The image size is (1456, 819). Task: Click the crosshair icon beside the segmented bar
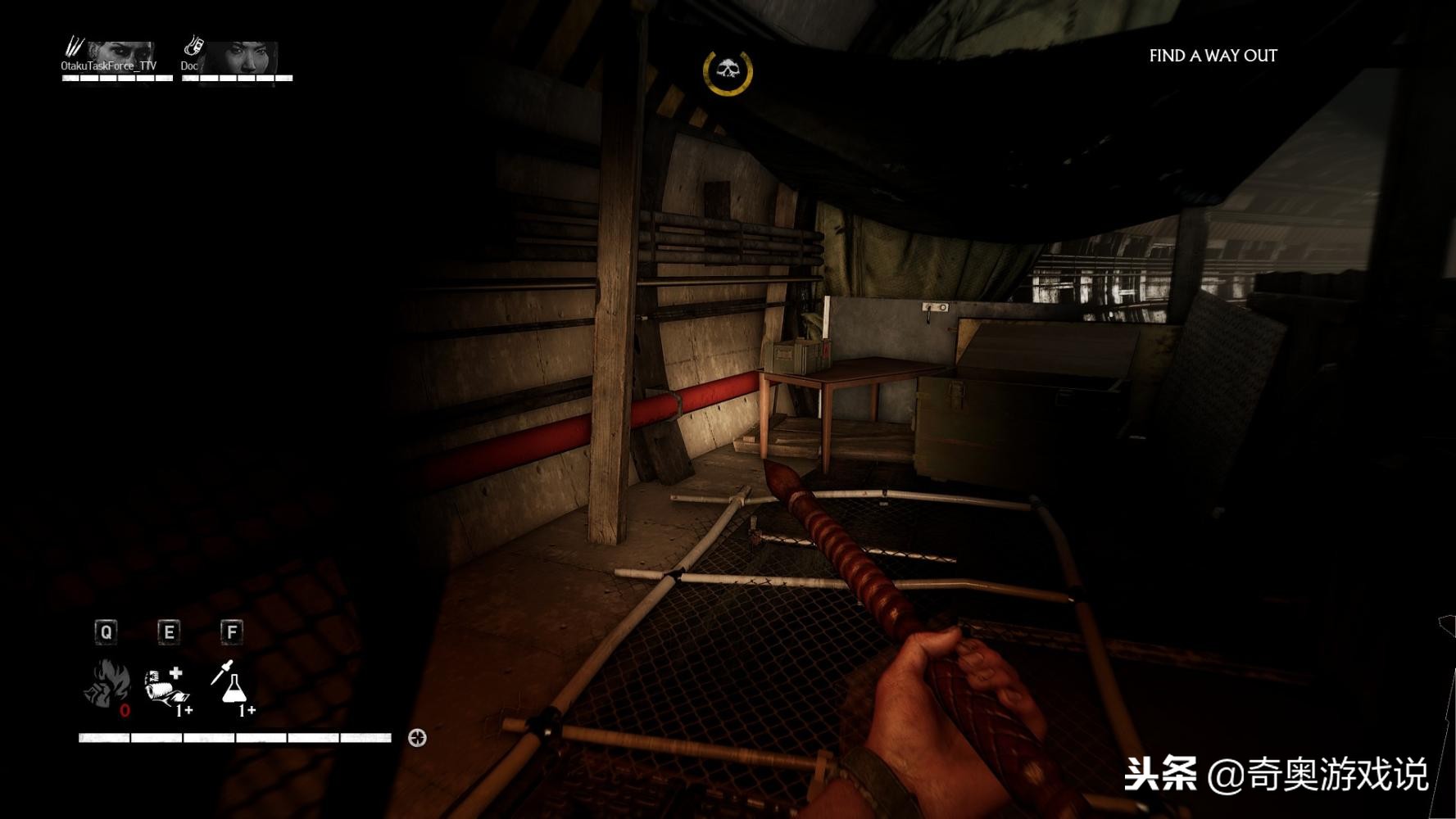coord(417,738)
